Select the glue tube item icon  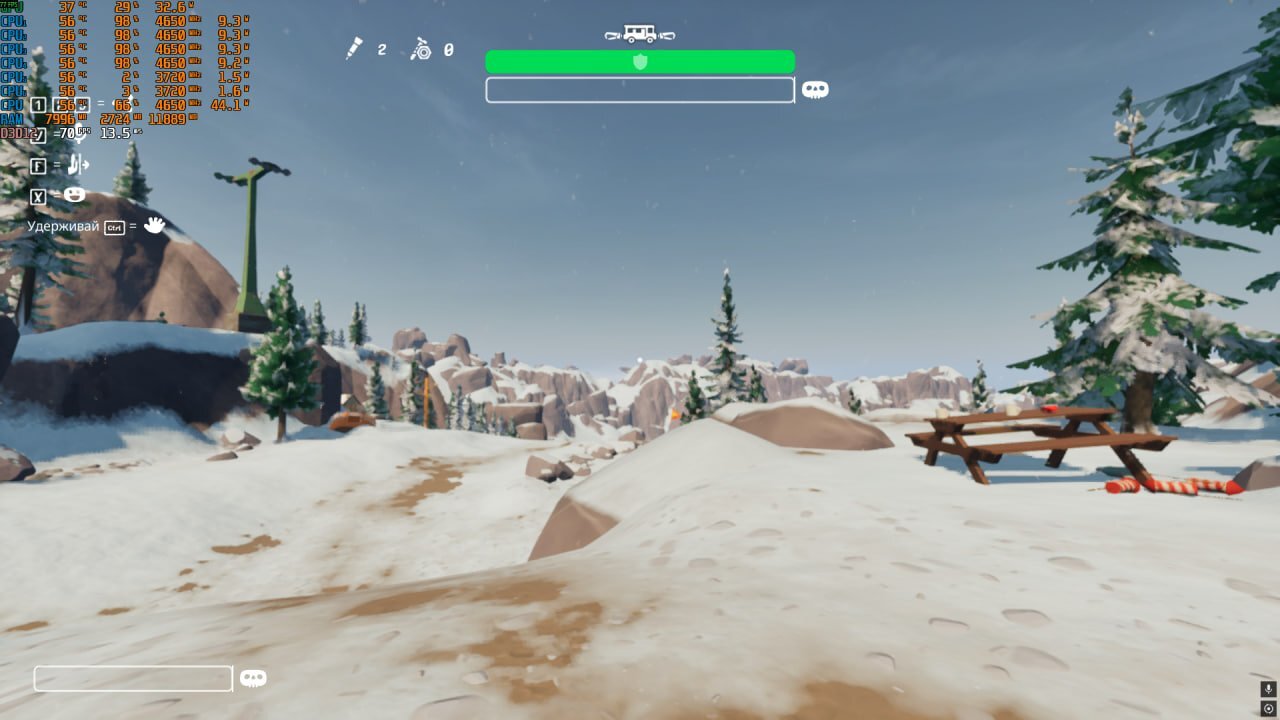[x=354, y=48]
